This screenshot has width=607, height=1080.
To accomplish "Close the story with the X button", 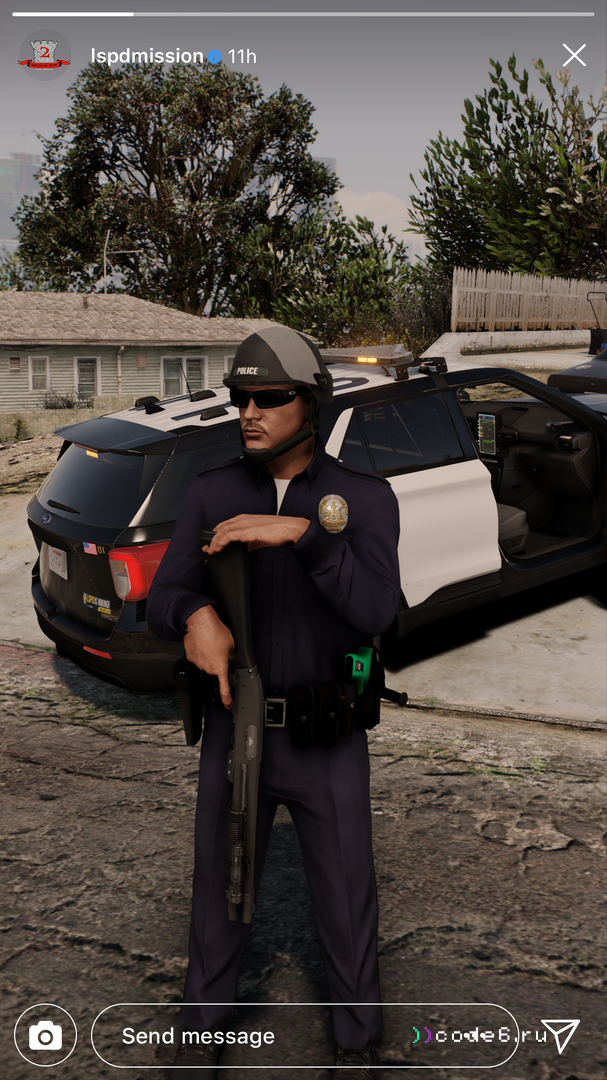I will click(x=574, y=55).
